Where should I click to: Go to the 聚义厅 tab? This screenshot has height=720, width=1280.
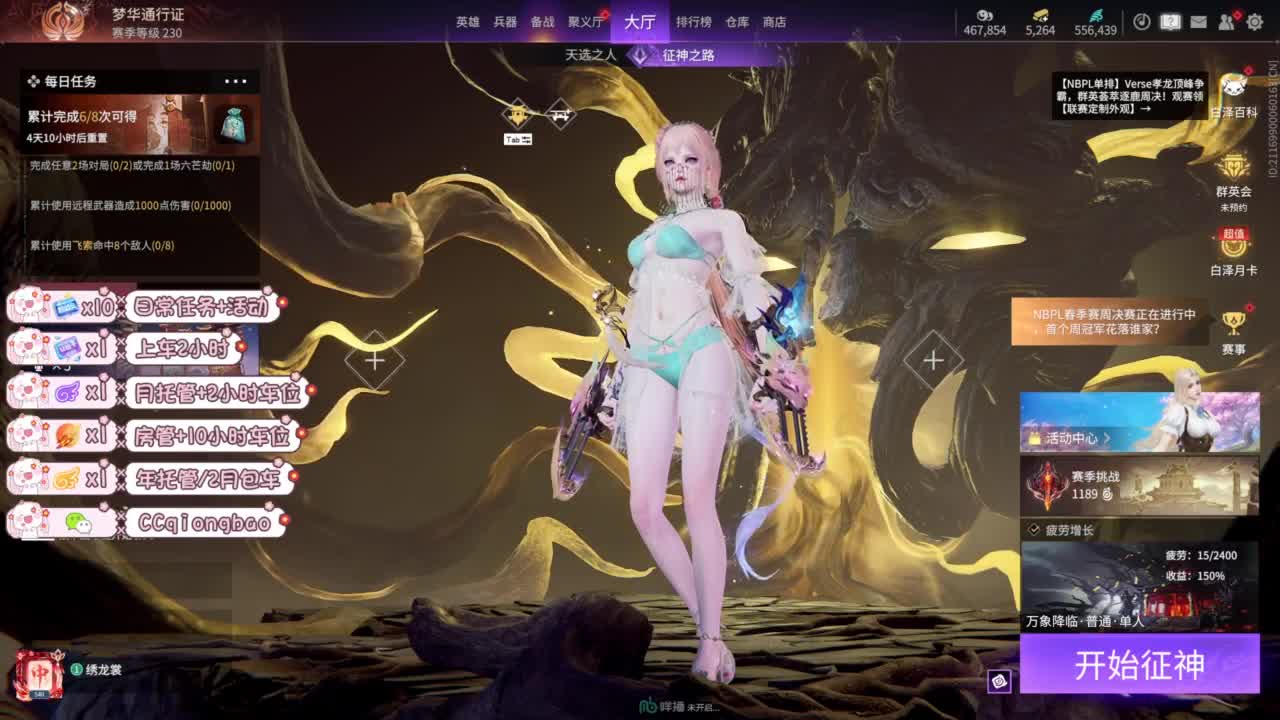click(585, 22)
